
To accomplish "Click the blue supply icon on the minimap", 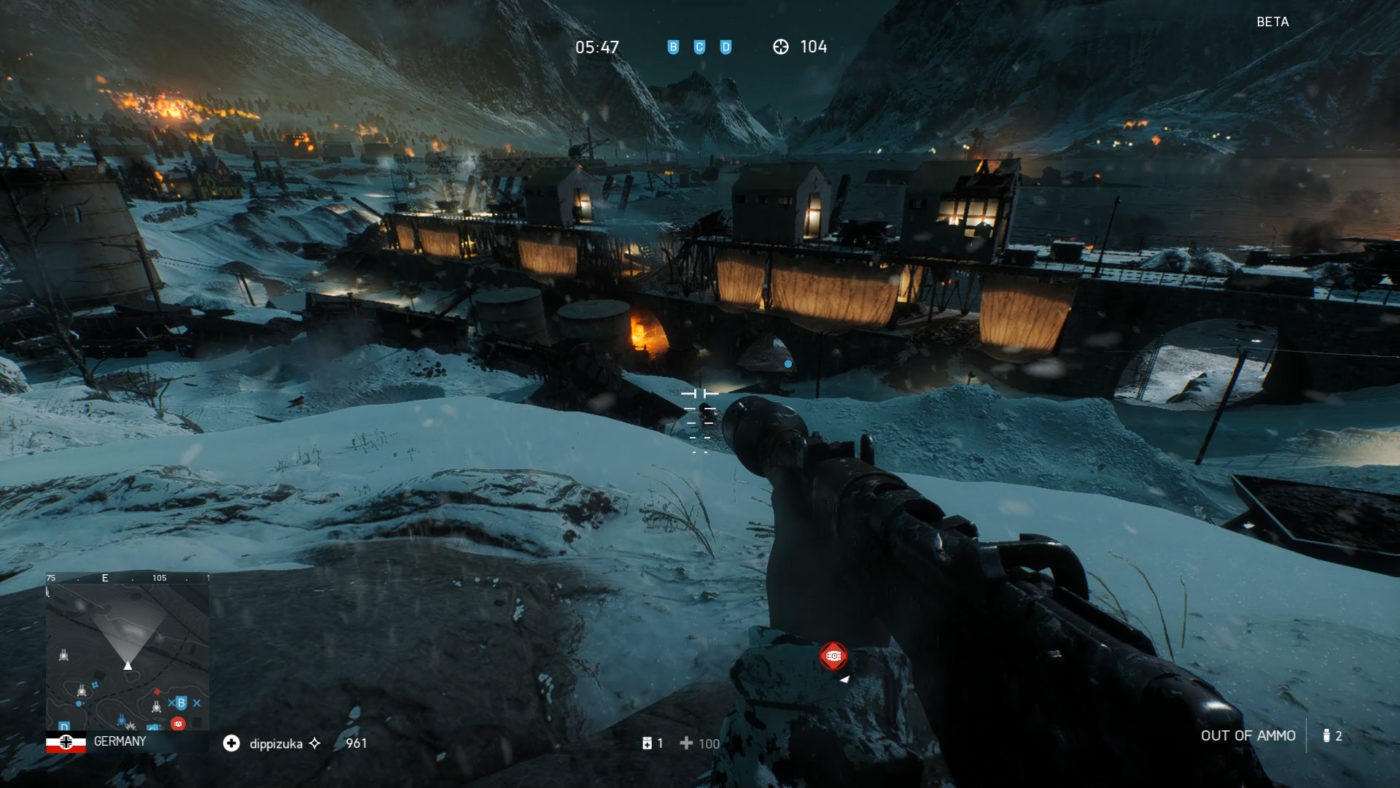I will coord(78,703).
